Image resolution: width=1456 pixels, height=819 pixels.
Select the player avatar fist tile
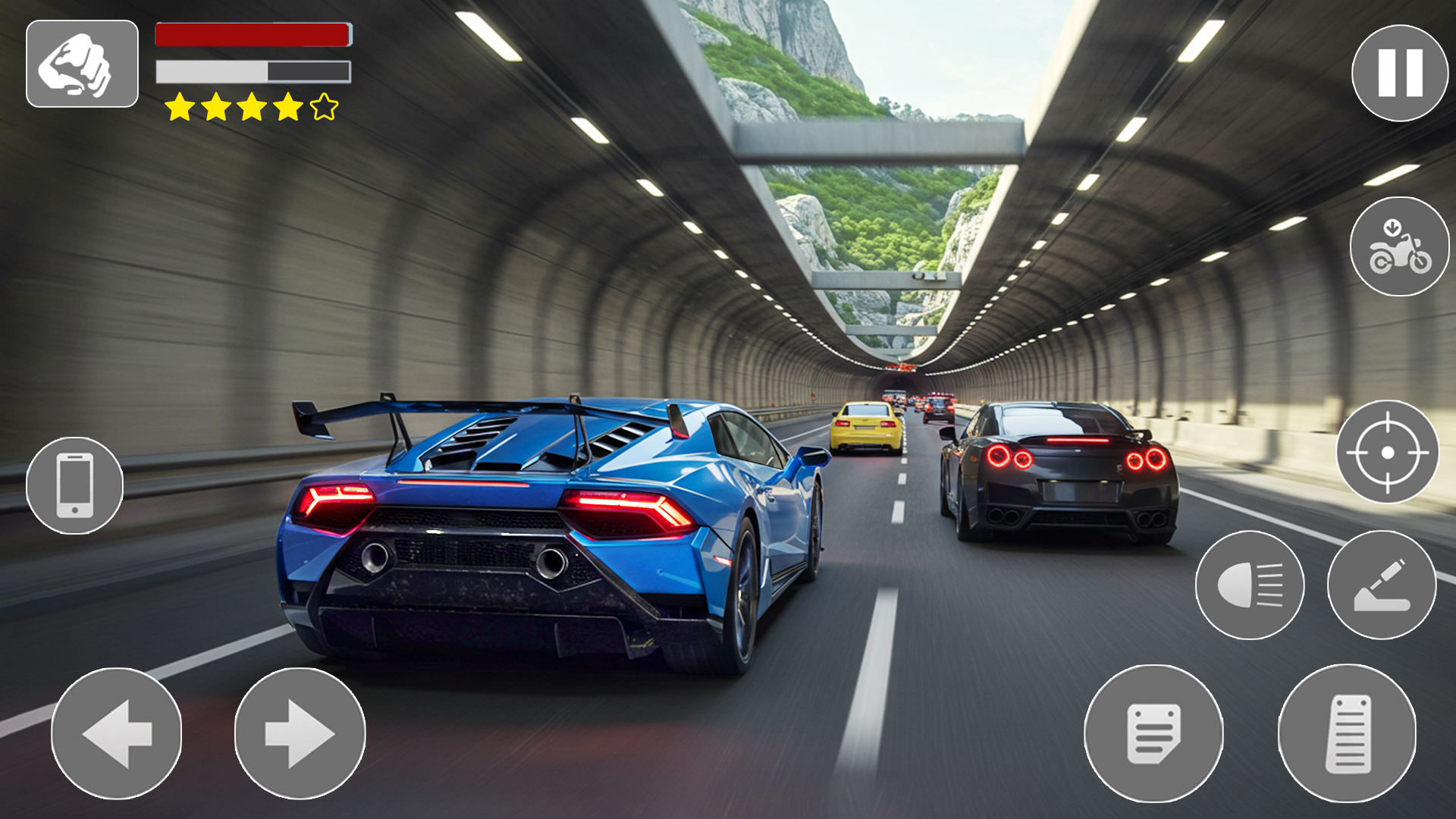(81, 62)
